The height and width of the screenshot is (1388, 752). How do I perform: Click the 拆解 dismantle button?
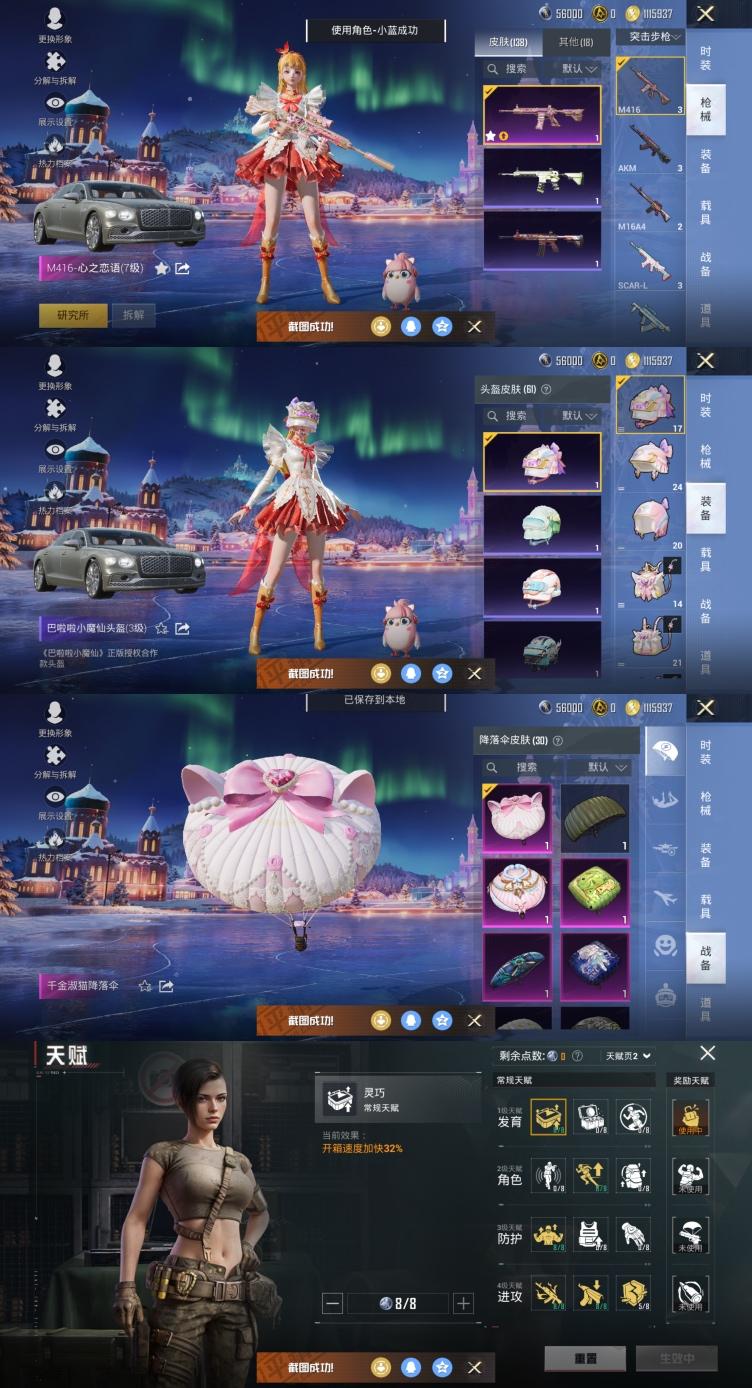[133, 315]
